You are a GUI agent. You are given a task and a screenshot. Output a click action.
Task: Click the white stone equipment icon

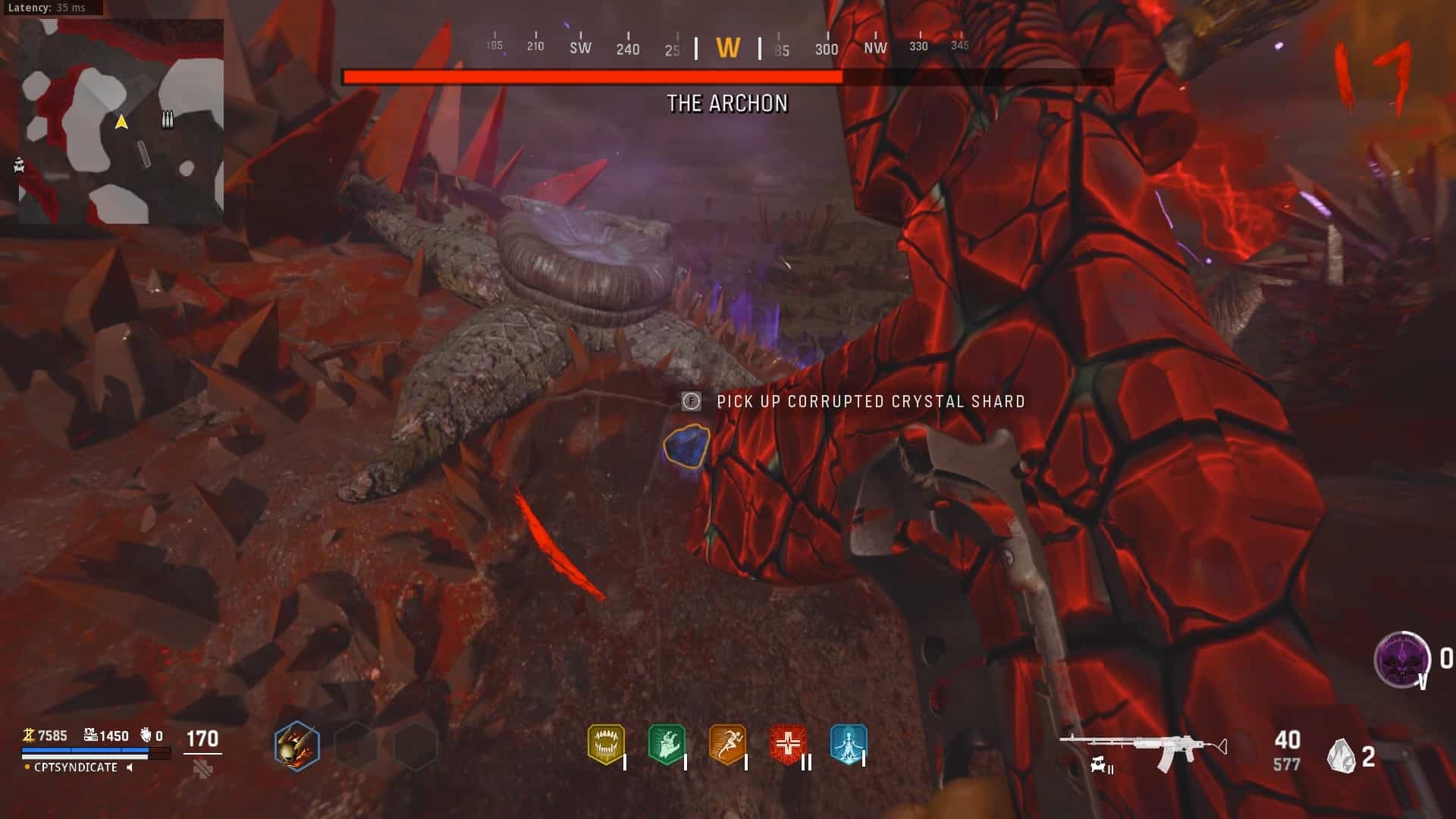click(1341, 756)
